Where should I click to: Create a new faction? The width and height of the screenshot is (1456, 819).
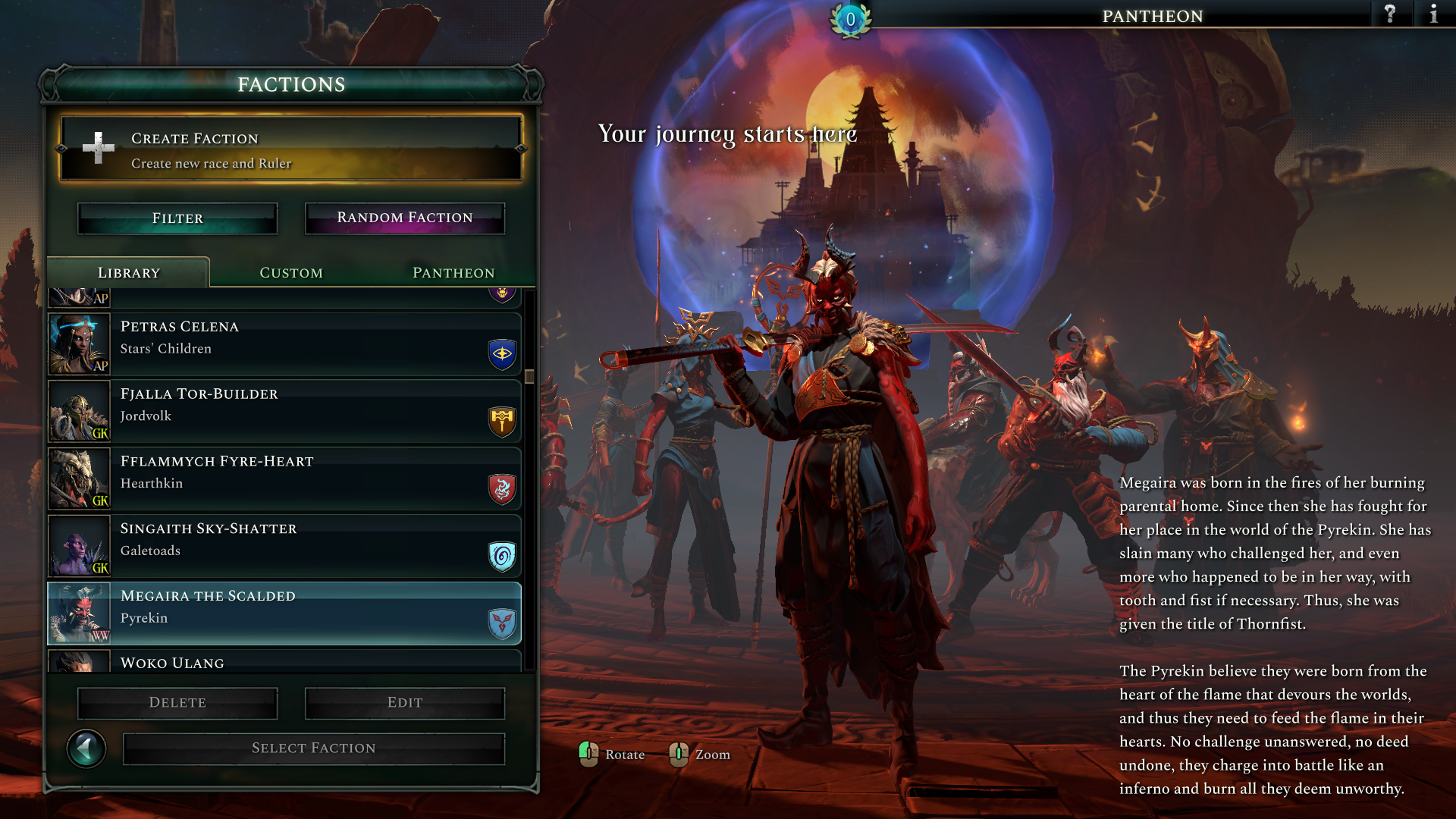[x=291, y=149]
